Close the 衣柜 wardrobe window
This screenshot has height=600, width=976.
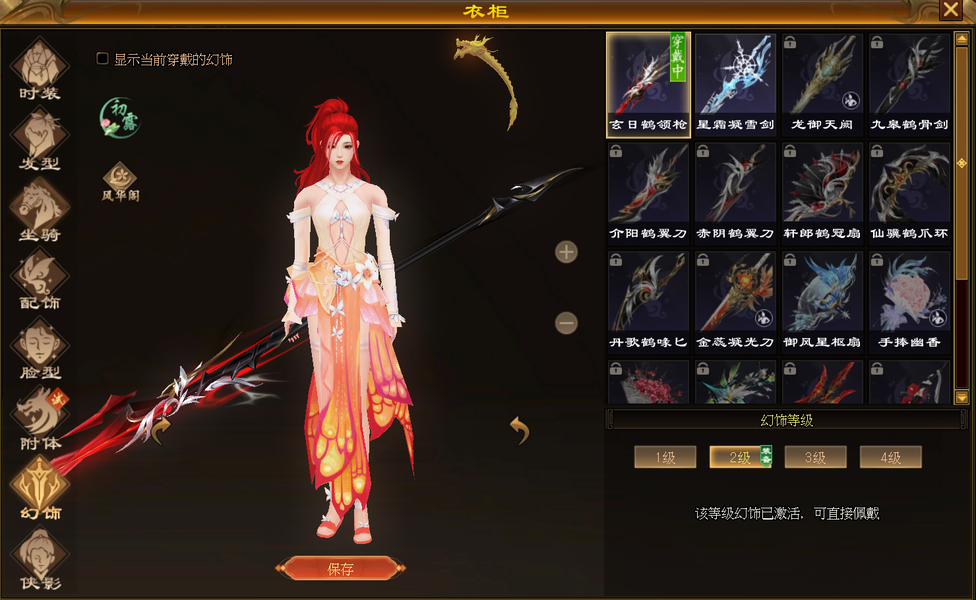pyautogui.click(x=950, y=10)
